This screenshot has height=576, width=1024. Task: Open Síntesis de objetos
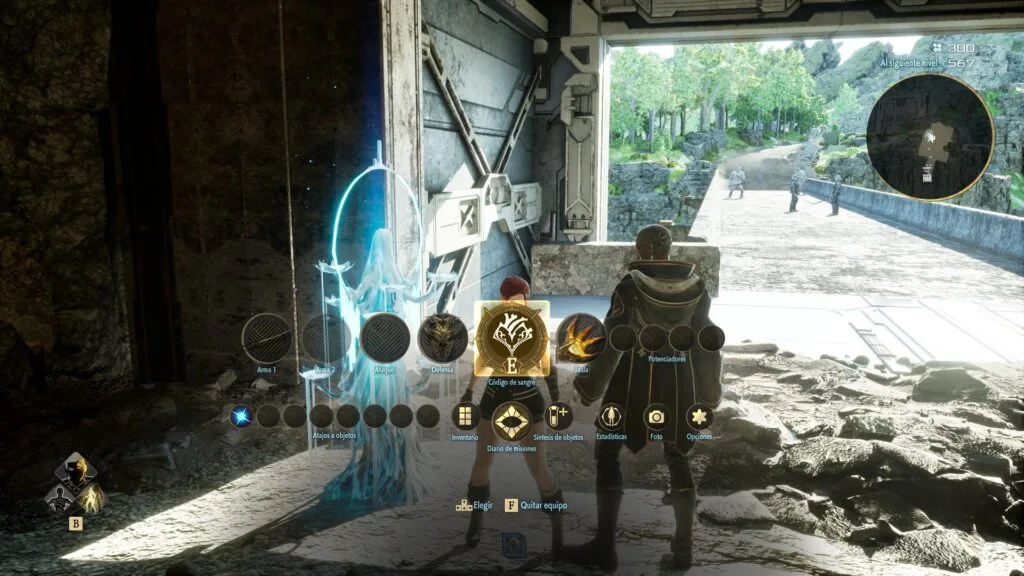559,416
